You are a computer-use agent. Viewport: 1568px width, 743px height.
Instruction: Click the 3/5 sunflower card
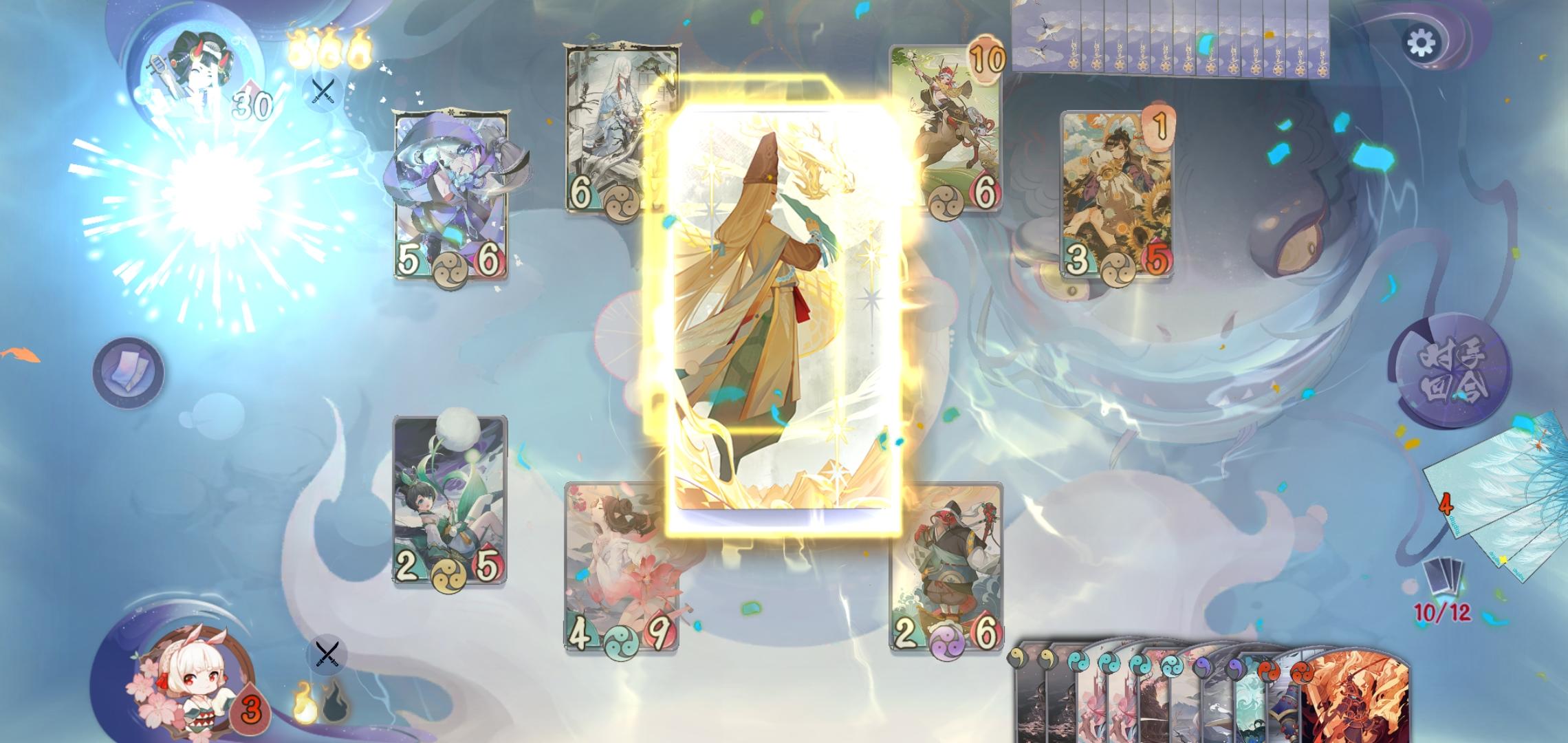[x=1118, y=193]
